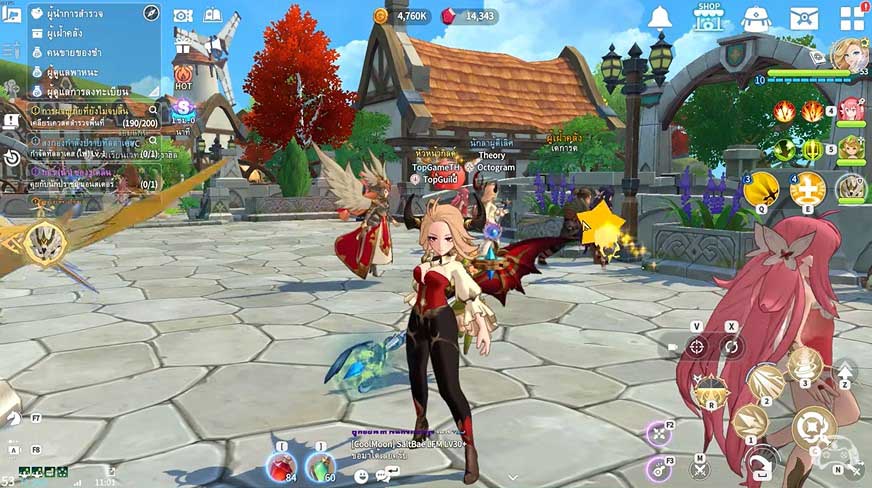Open the screenshot camera icon
The width and height of the screenshot is (872, 488).
183,15
